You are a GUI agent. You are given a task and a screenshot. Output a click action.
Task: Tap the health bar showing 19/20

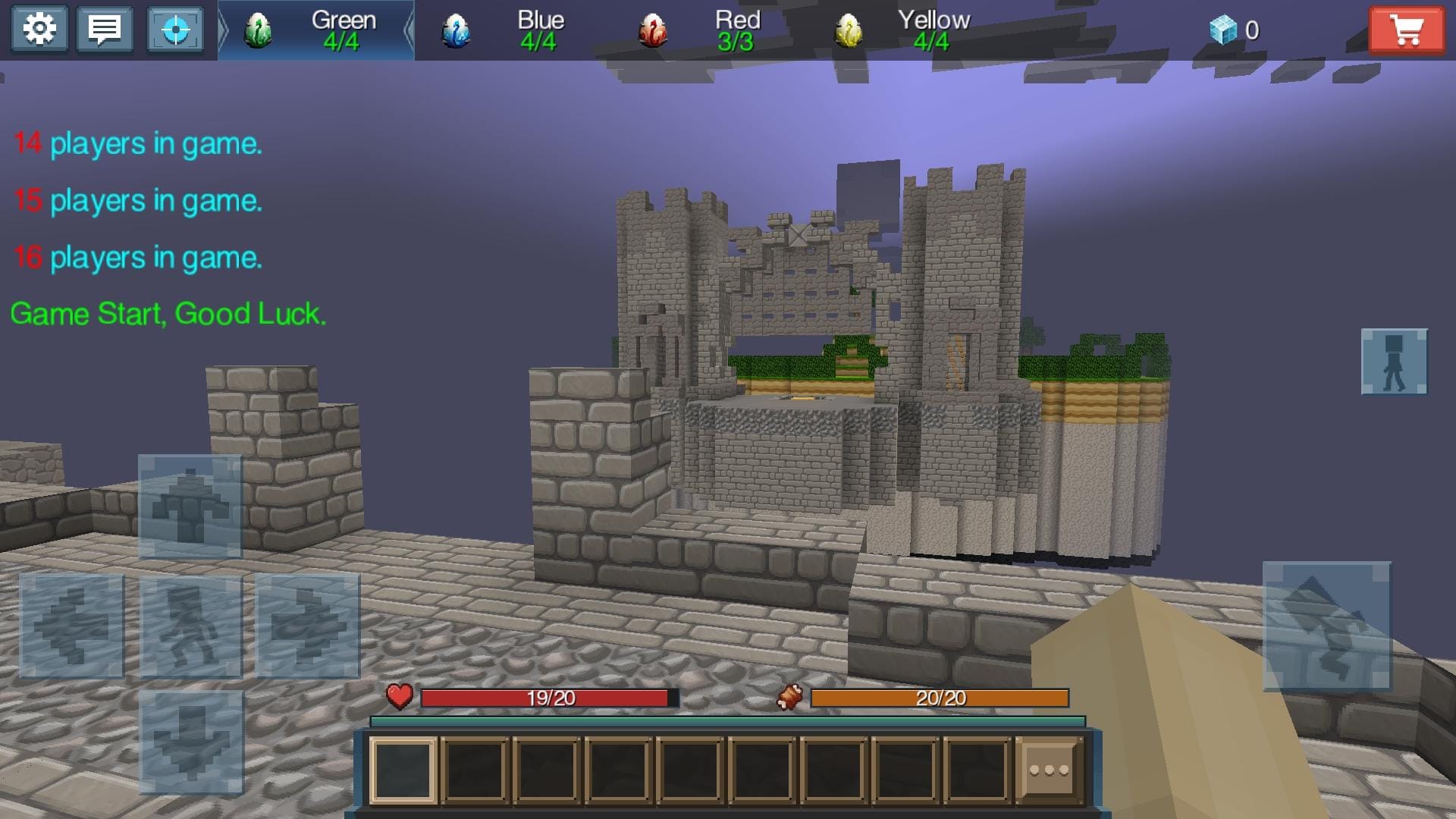550,696
